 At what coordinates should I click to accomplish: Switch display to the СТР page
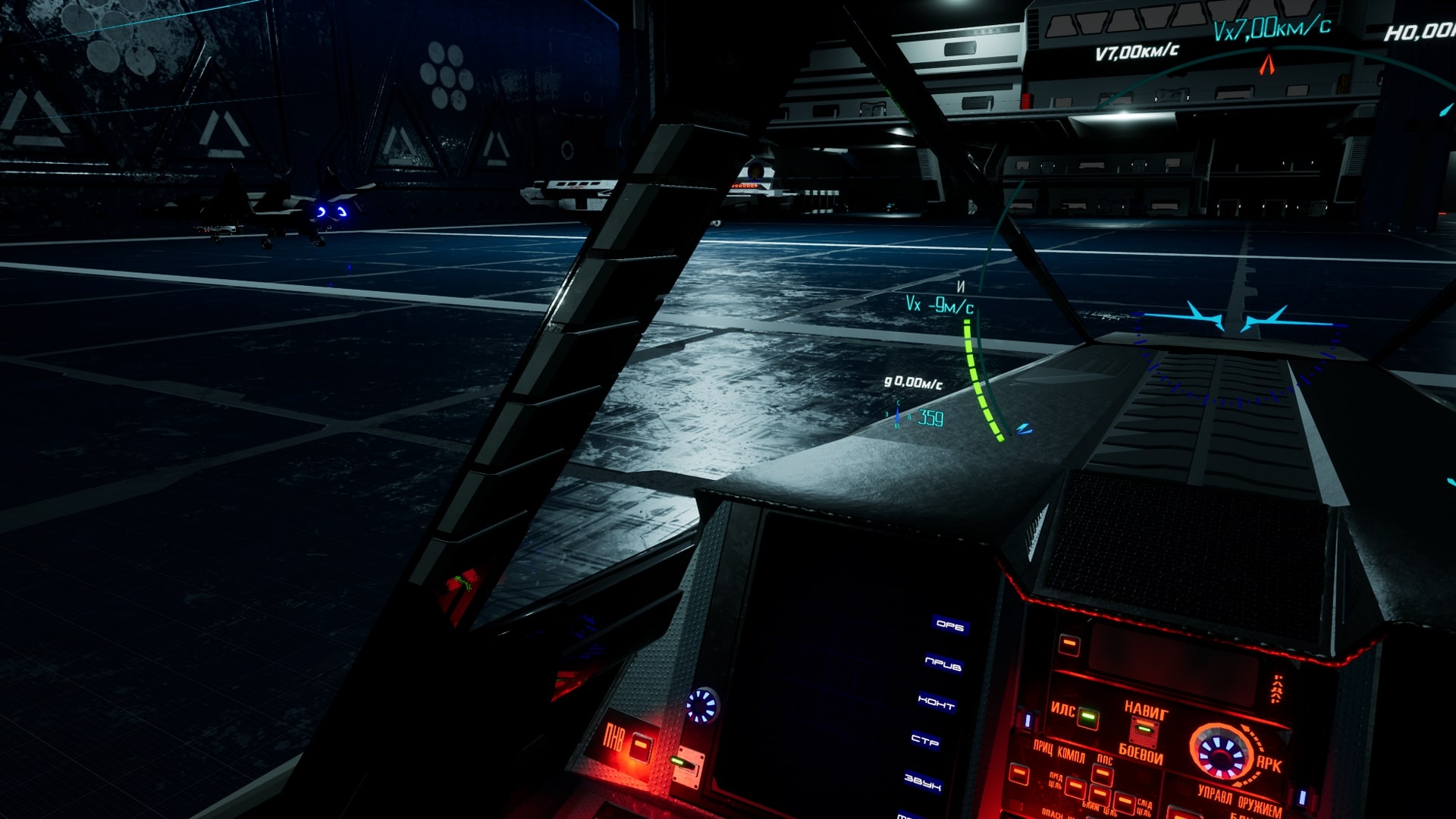(x=925, y=740)
